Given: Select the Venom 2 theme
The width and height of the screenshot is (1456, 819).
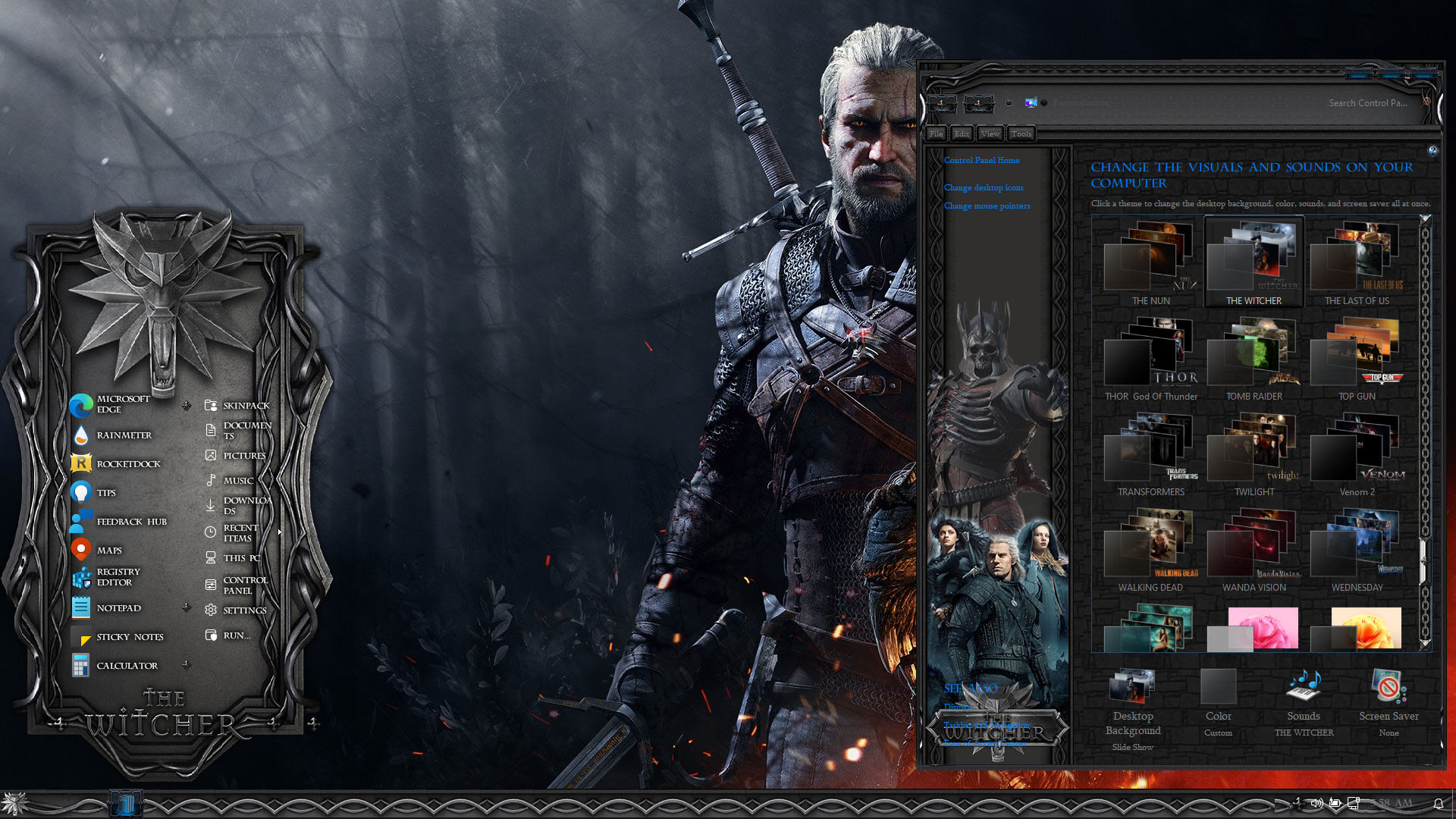Looking at the screenshot, I should (x=1357, y=454).
